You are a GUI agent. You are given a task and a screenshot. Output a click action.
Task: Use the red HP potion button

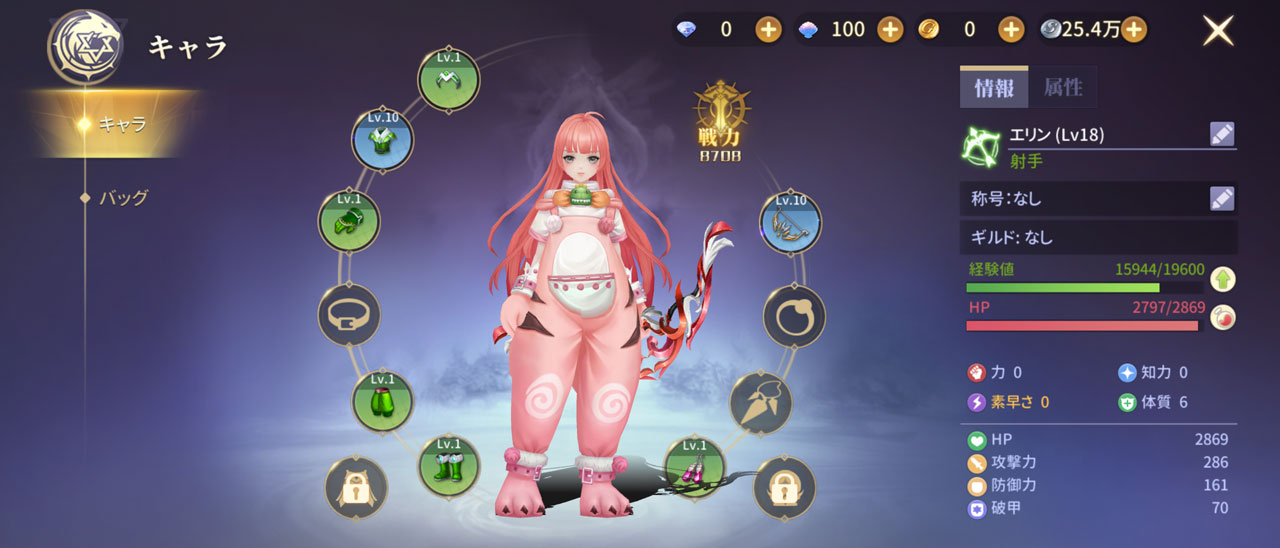(x=1222, y=317)
